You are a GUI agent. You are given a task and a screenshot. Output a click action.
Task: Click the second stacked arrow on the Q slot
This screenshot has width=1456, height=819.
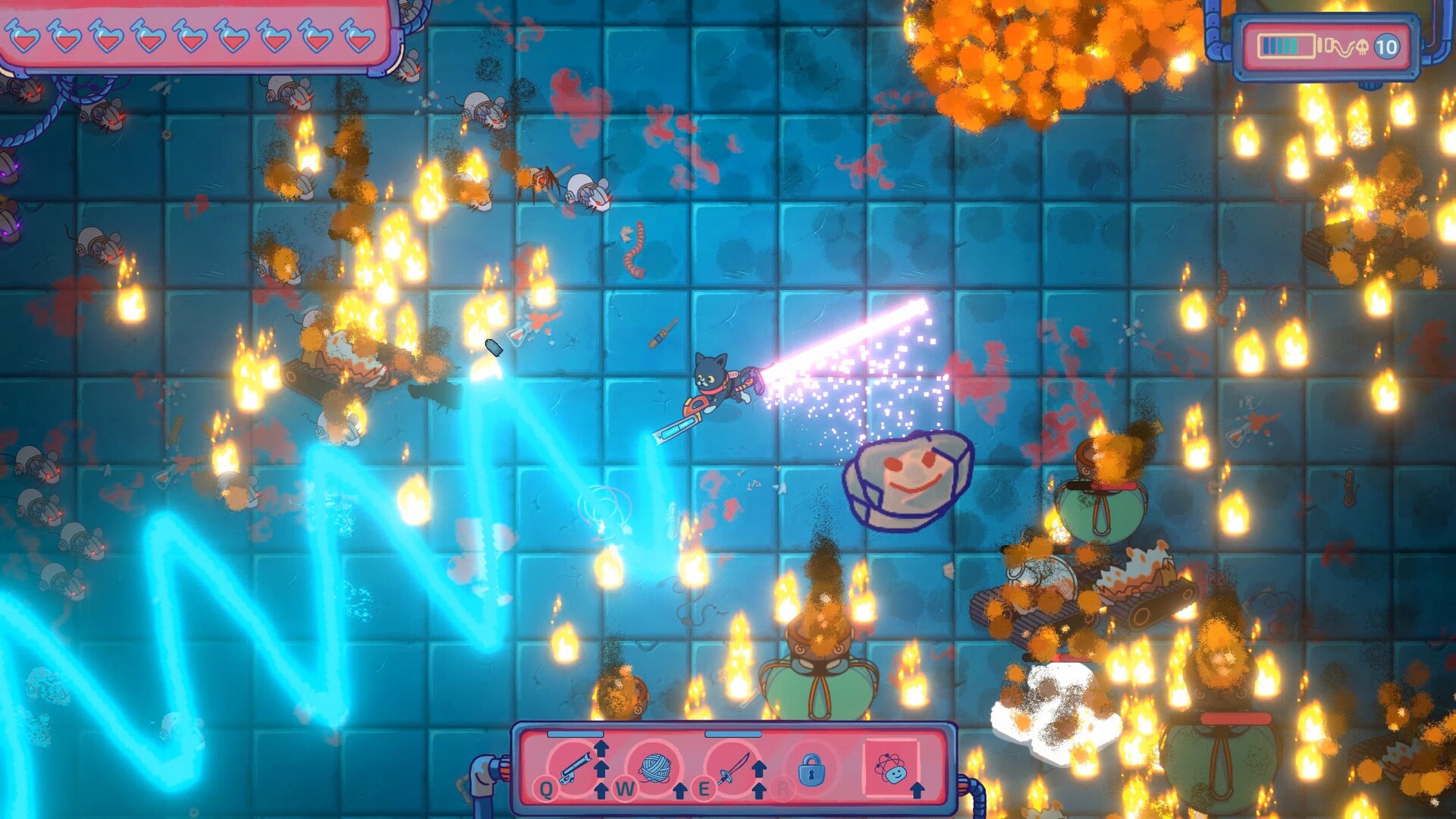[x=601, y=770]
